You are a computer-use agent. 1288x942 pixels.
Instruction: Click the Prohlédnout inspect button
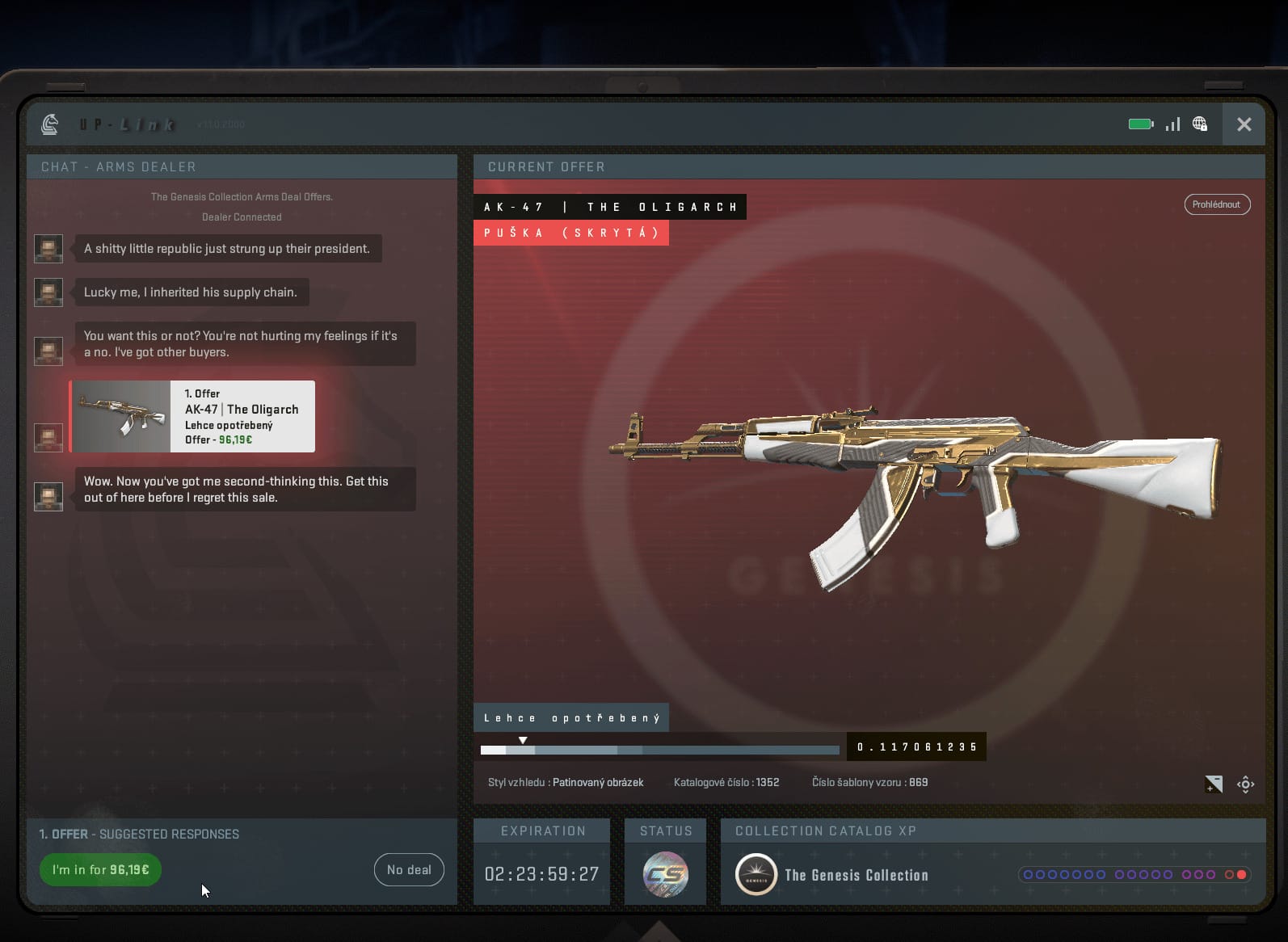[1216, 204]
